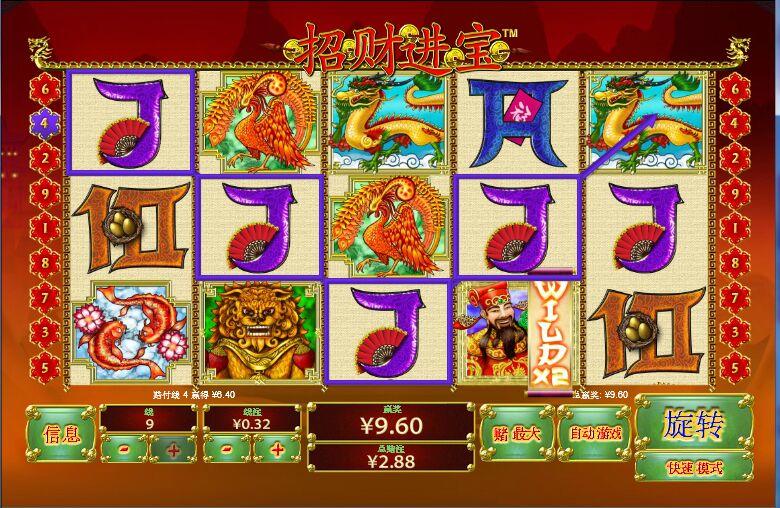The height and width of the screenshot is (508, 780).
Task: Toggle 快速模式 turbo mode
Action: click(x=693, y=467)
